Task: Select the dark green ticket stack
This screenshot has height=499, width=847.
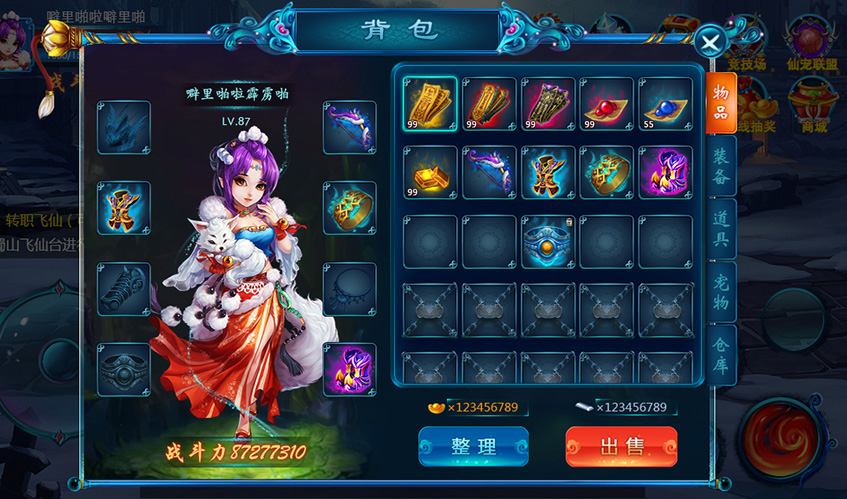Action: 549,103
